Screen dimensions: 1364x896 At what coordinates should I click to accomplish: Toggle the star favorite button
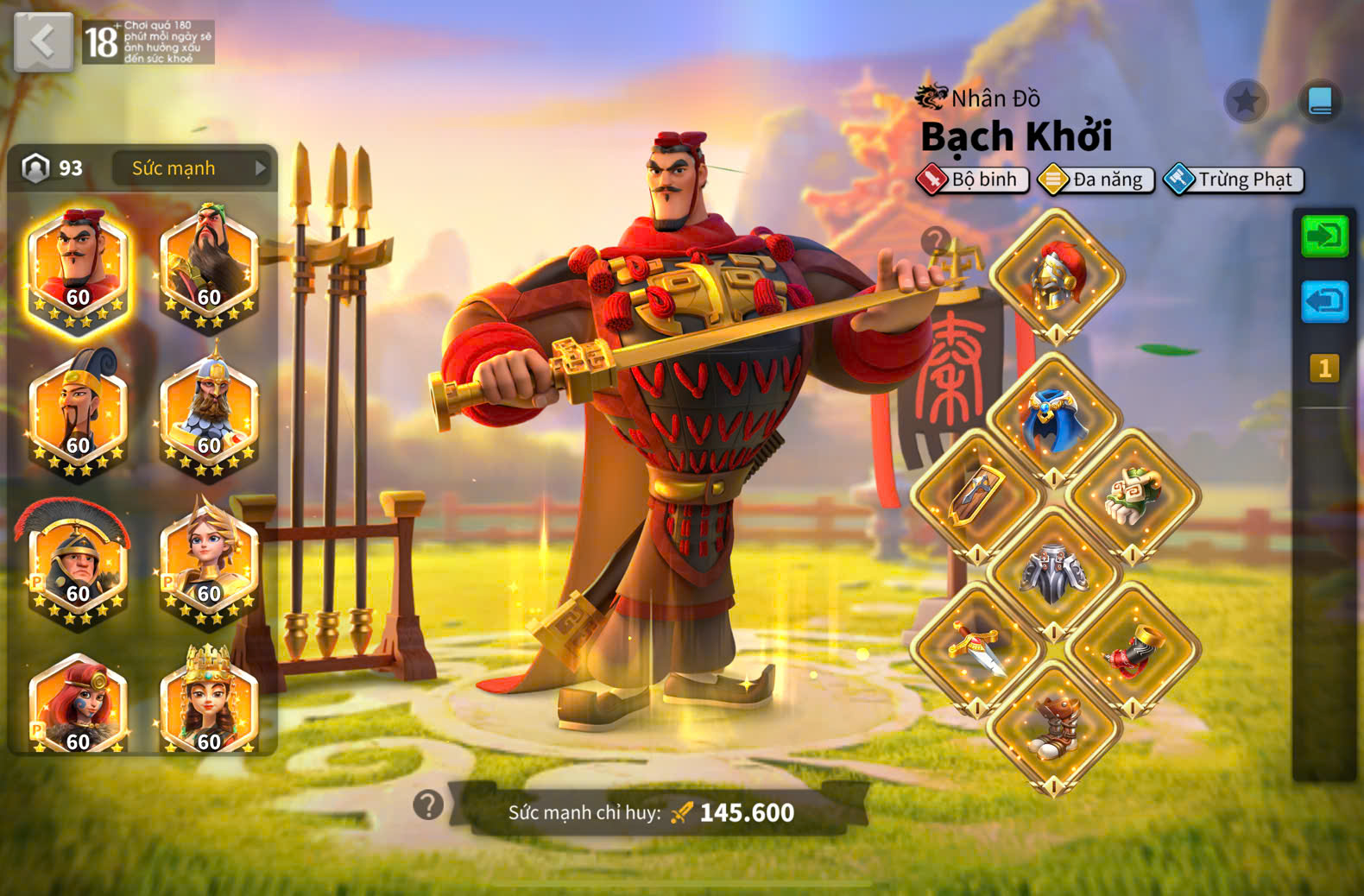(1246, 102)
